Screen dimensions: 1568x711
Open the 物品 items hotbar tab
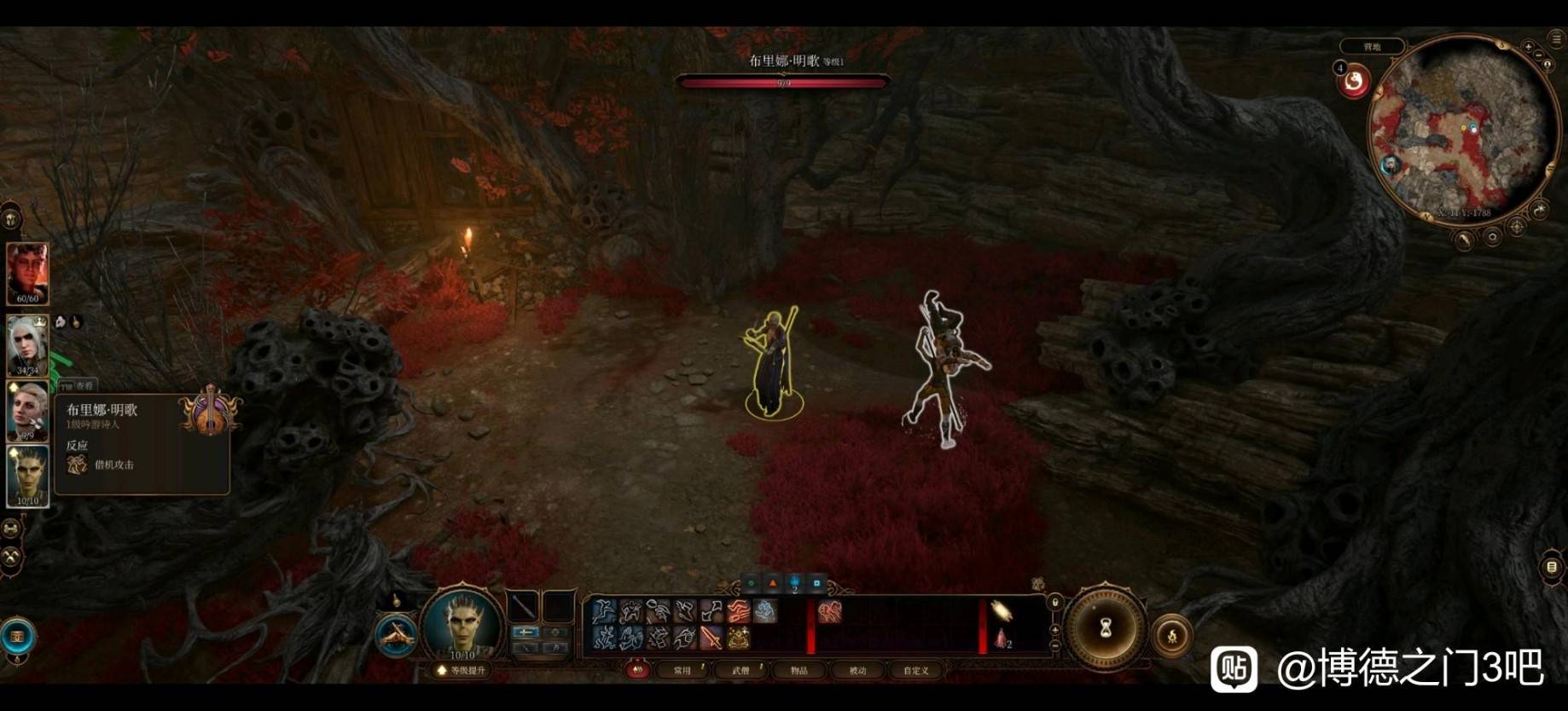[x=799, y=671]
